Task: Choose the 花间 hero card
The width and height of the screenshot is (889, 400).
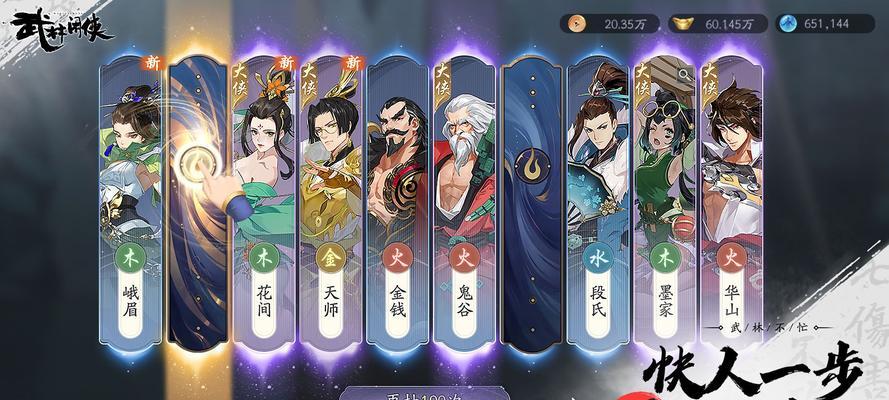Action: 264,200
